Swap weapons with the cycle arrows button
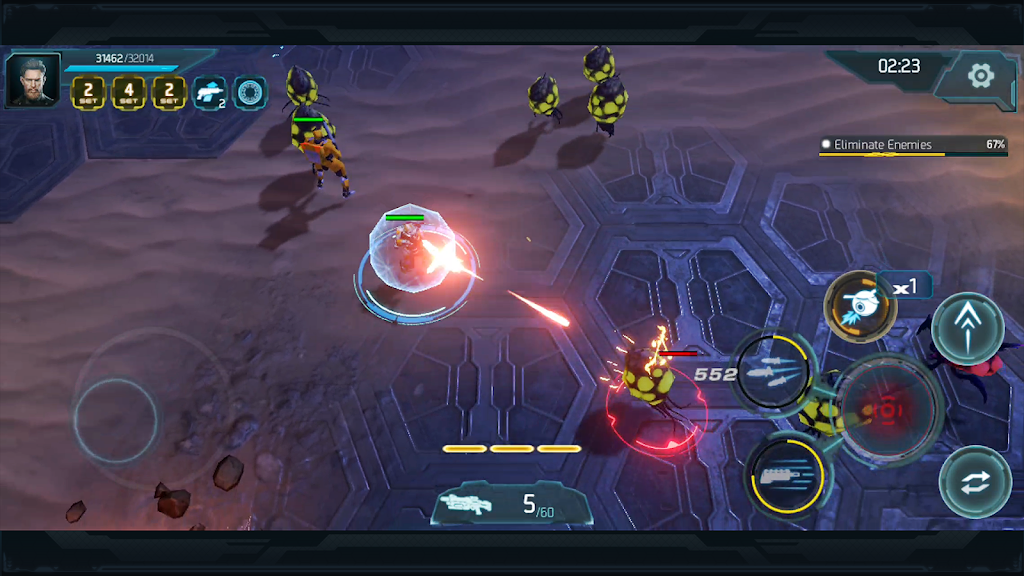This screenshot has width=1024, height=576. point(974,482)
